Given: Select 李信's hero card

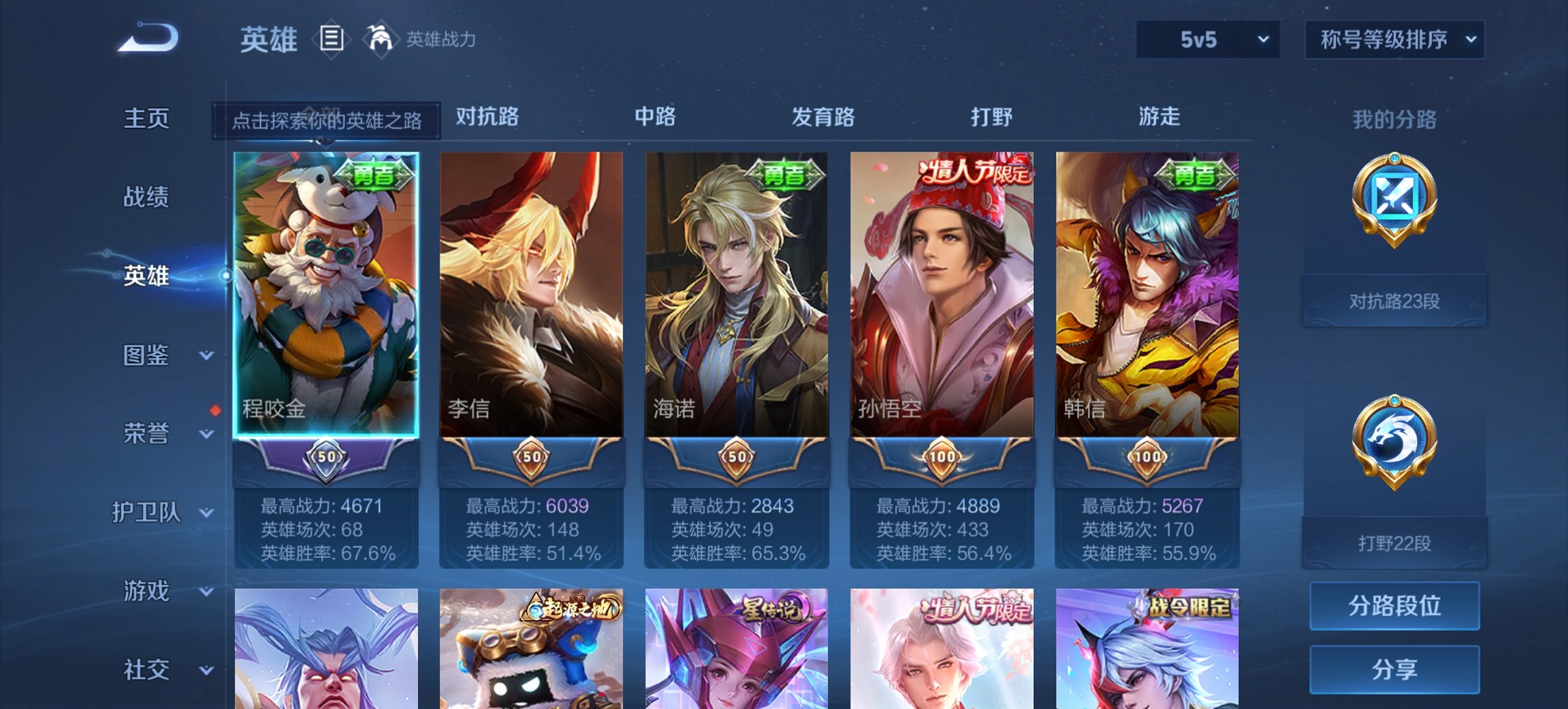Looking at the screenshot, I should 532,294.
